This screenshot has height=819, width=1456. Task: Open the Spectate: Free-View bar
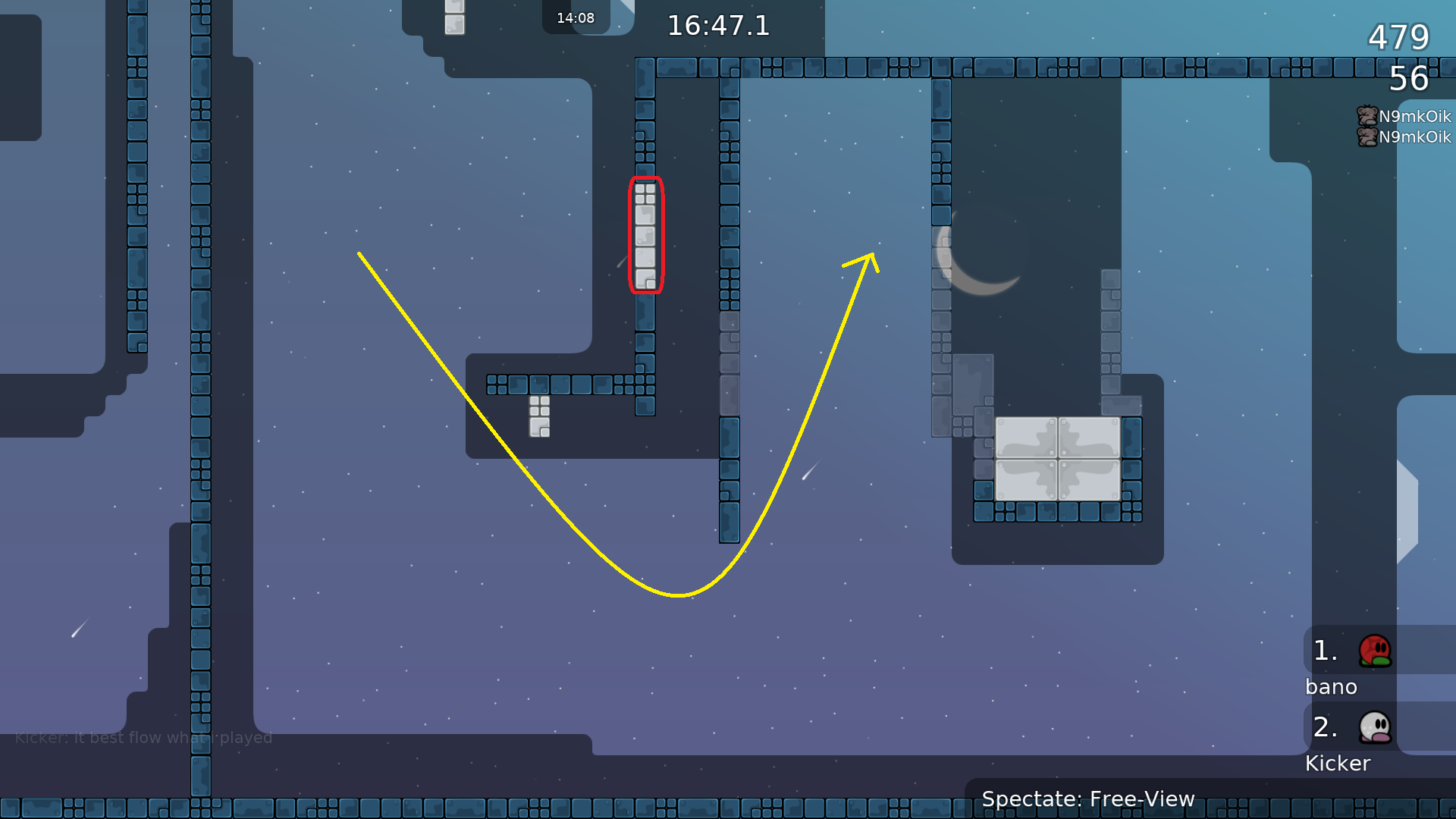coord(1088,799)
